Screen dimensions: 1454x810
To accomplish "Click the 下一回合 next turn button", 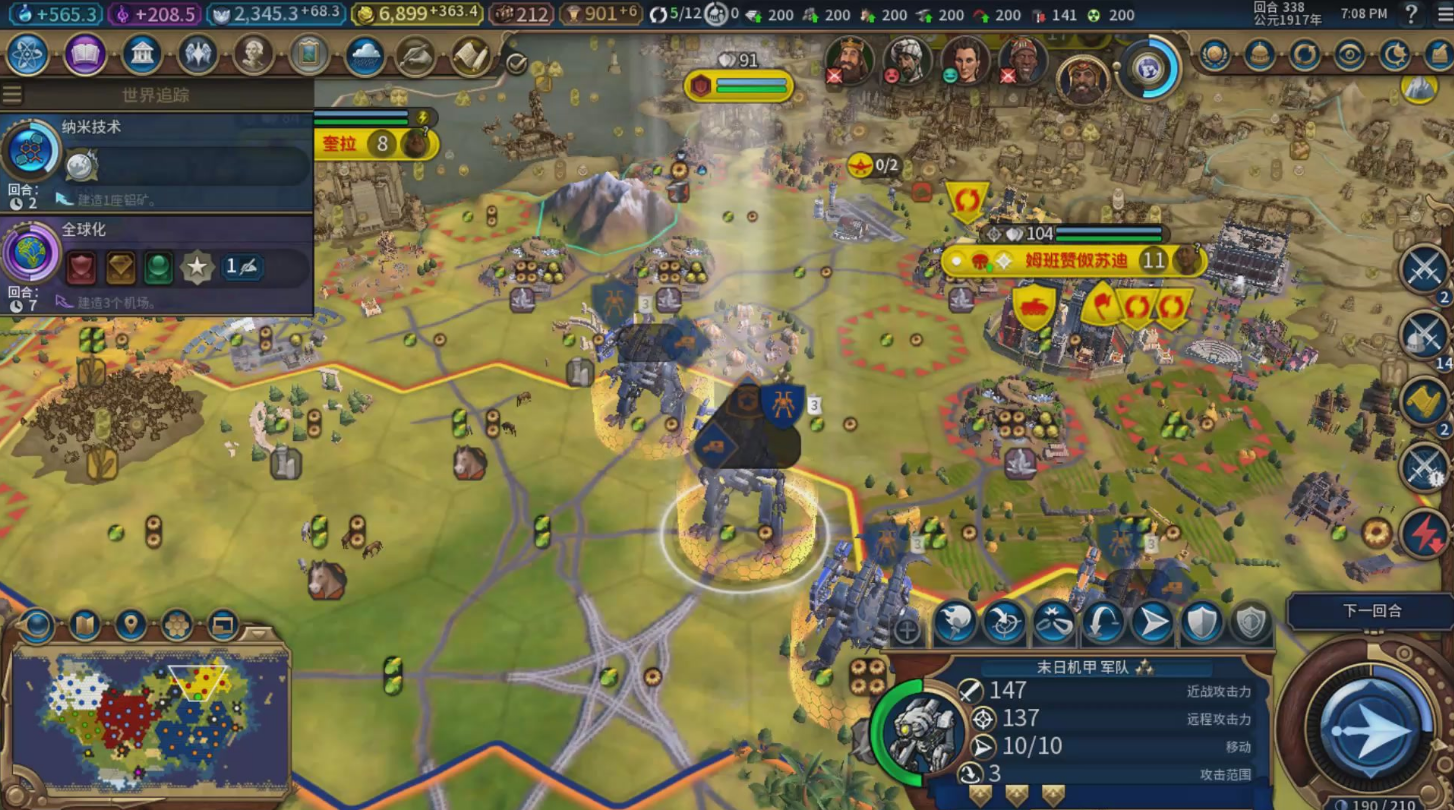I will [1371, 611].
